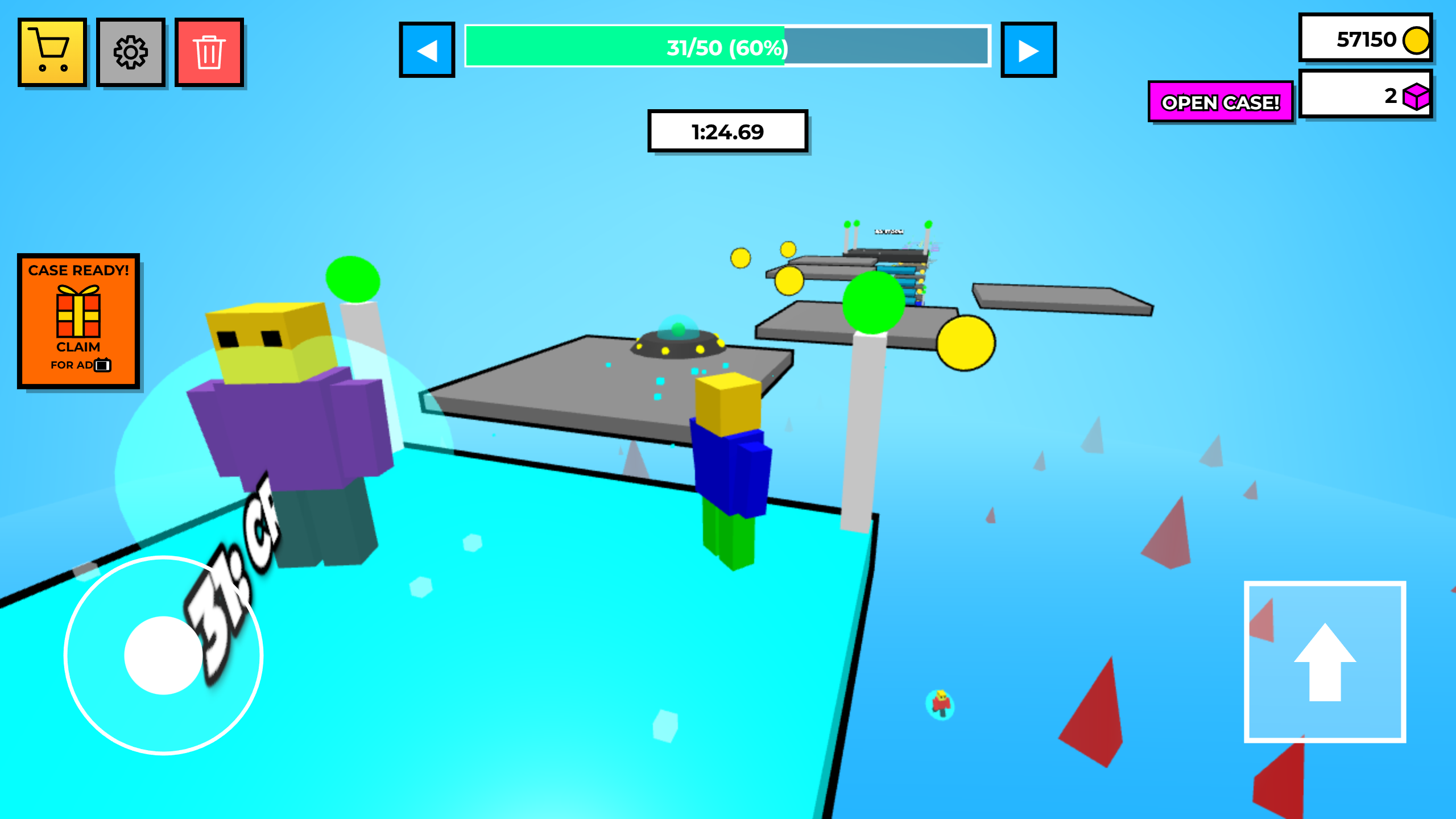
Task: Open the settings gear icon
Action: click(x=130, y=53)
